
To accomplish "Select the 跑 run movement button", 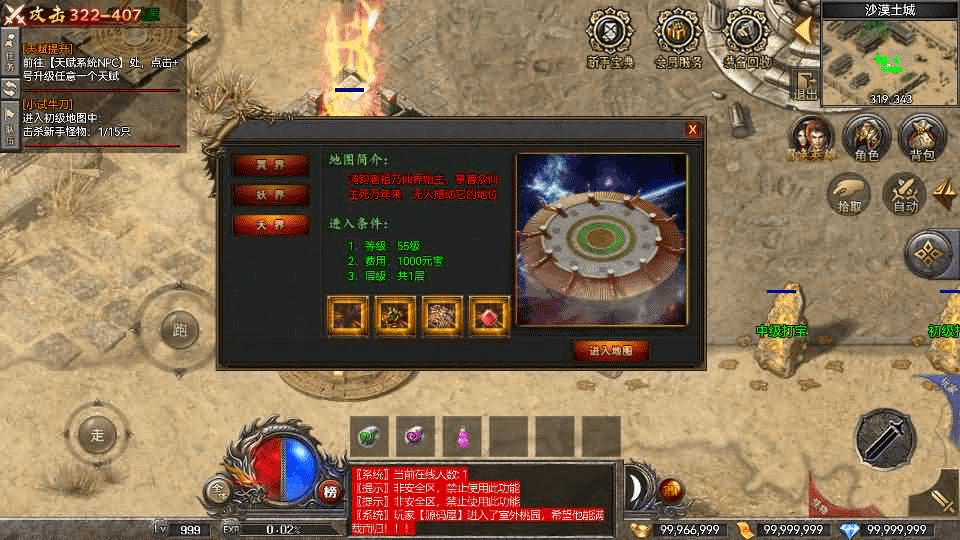I will pos(180,329).
